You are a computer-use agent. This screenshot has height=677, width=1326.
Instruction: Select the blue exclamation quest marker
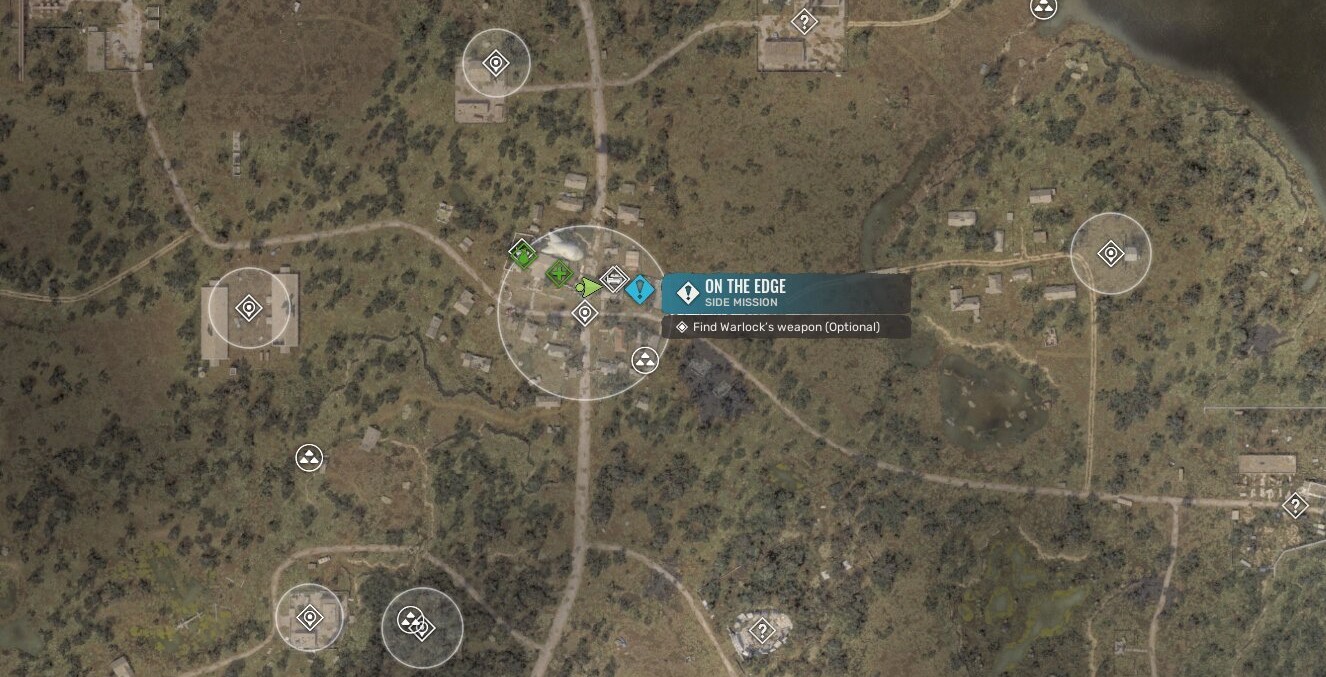point(640,290)
